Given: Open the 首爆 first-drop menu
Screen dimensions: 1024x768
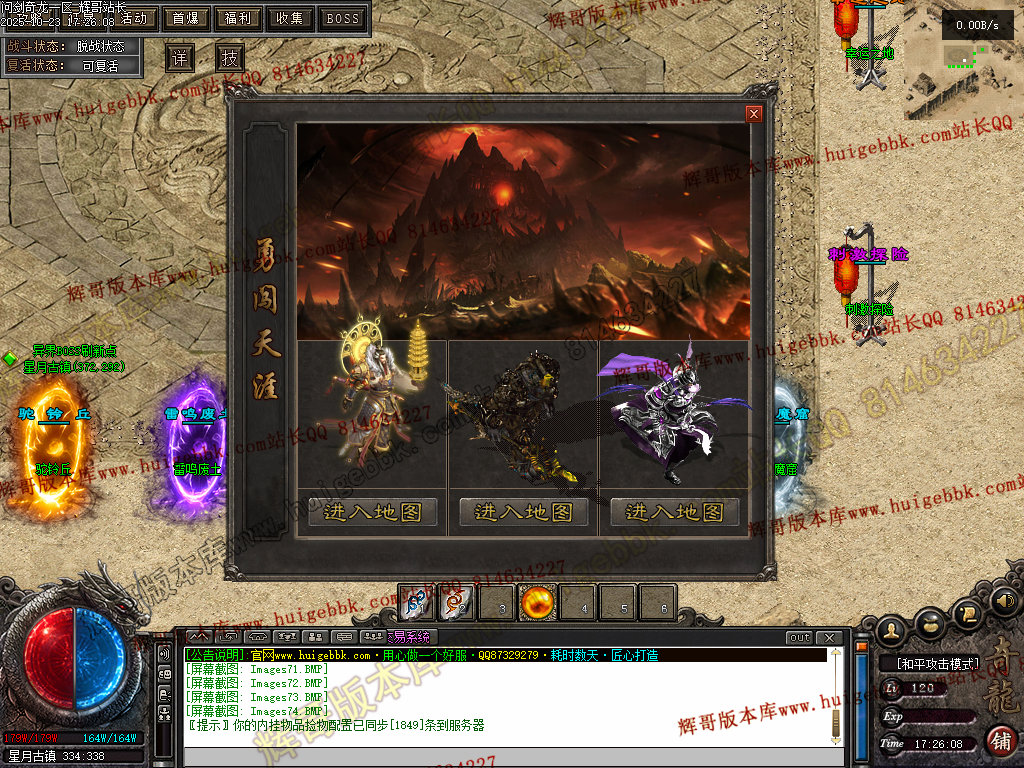Looking at the screenshot, I should (186, 18).
